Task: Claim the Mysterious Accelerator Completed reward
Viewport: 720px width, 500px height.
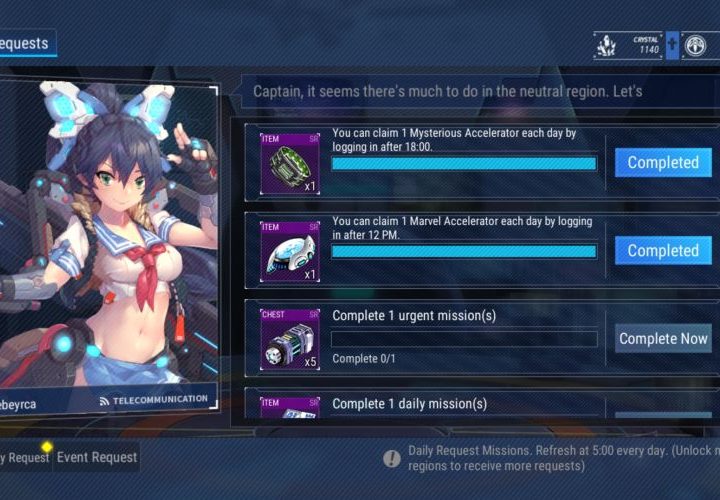Action: point(663,163)
